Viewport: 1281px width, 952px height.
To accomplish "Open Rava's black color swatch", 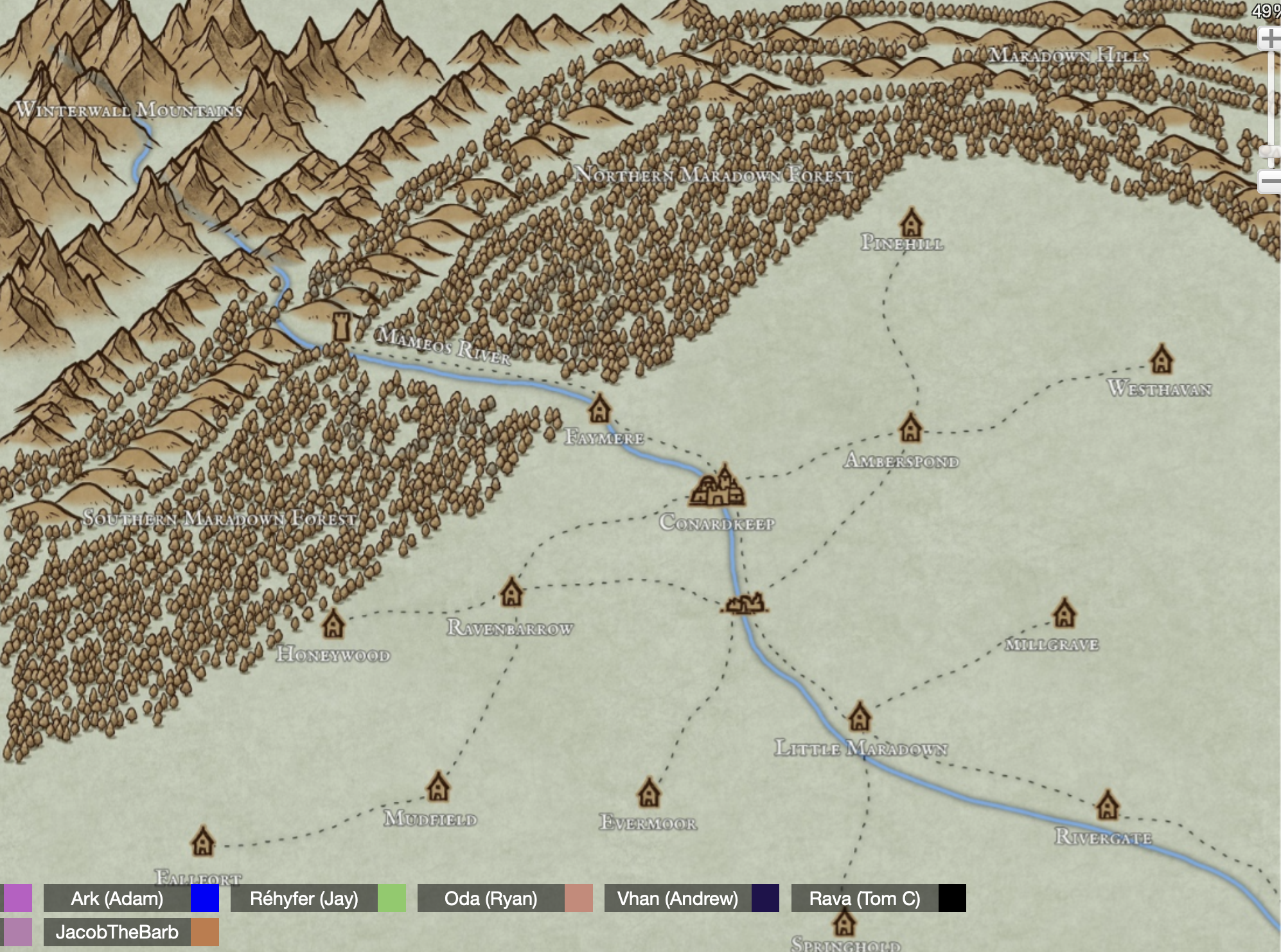I will tap(952, 898).
